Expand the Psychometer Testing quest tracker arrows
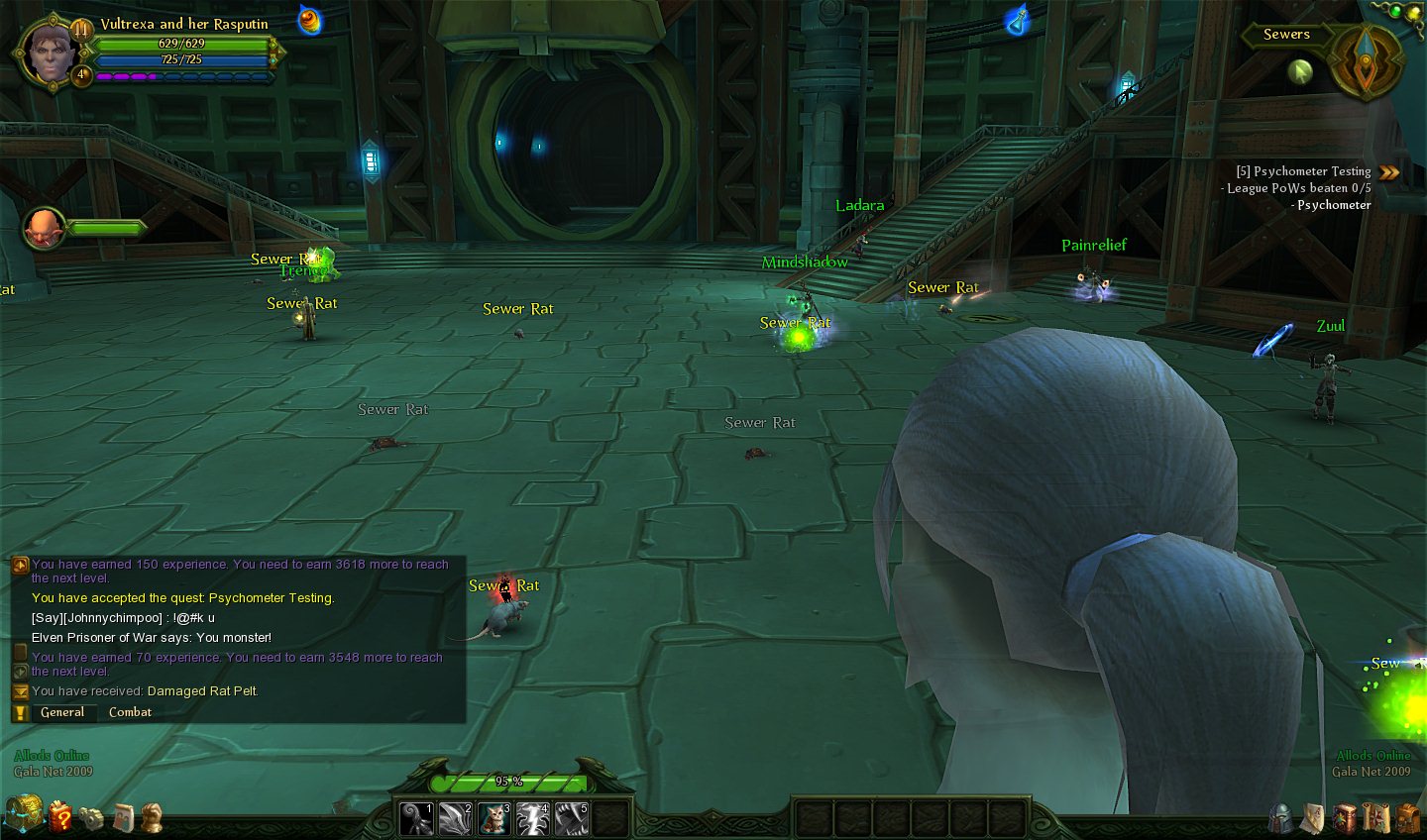This screenshot has width=1427, height=840. pyautogui.click(x=1389, y=172)
